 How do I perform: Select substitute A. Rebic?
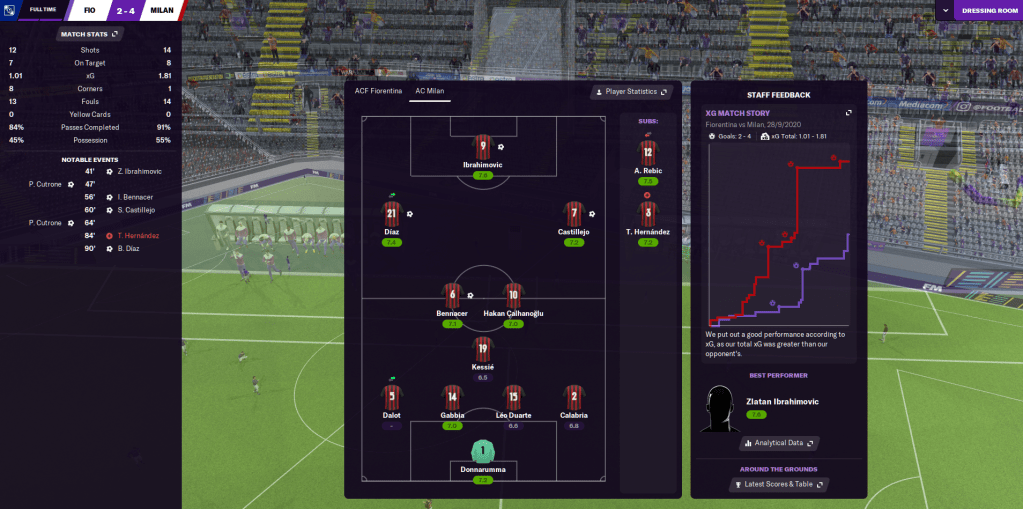click(647, 154)
